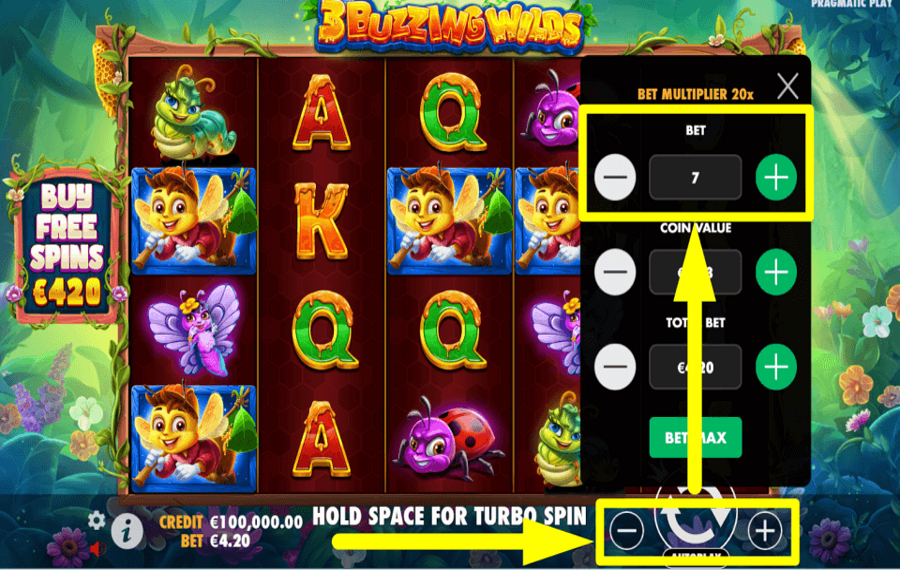The height and width of the screenshot is (570, 900).
Task: Spin the reels with the circular arrow button
Action: click(x=695, y=520)
